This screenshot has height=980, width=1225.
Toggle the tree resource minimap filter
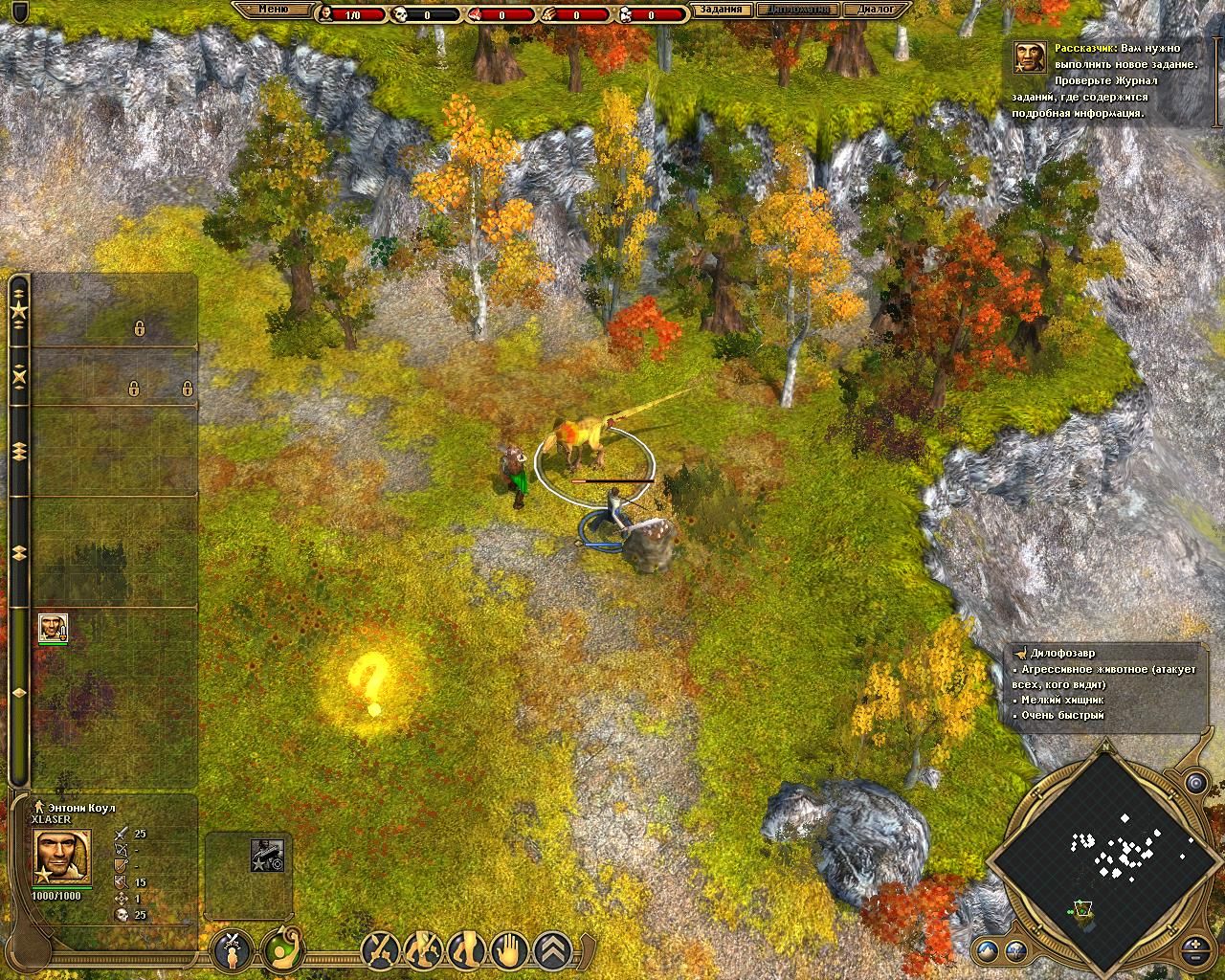(x=1015, y=951)
